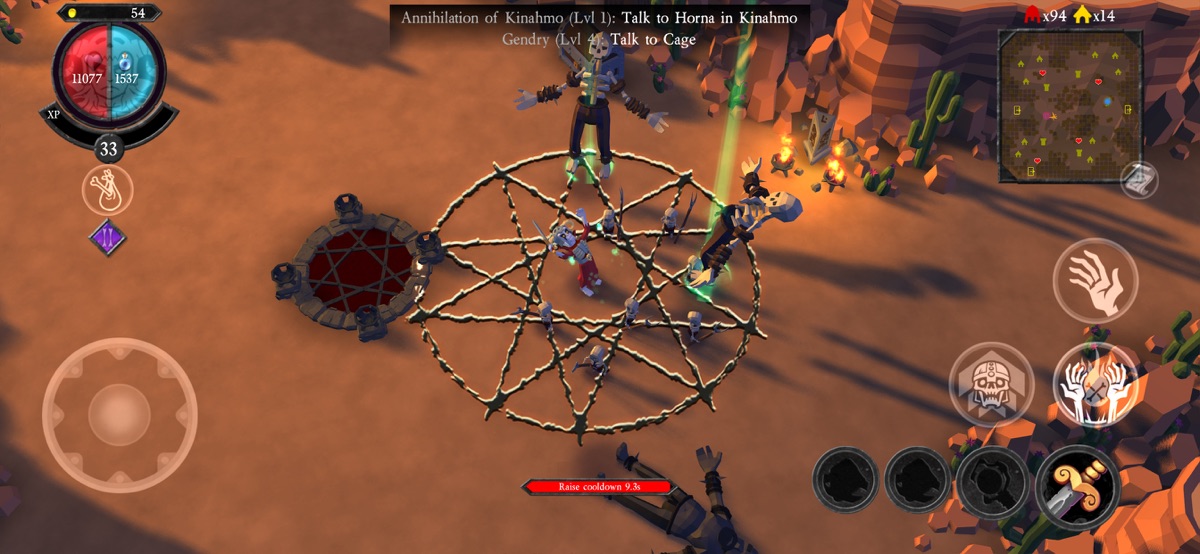Select the empty slot with a magnifier silhouette
1200x554 pixels.
(x=991, y=482)
